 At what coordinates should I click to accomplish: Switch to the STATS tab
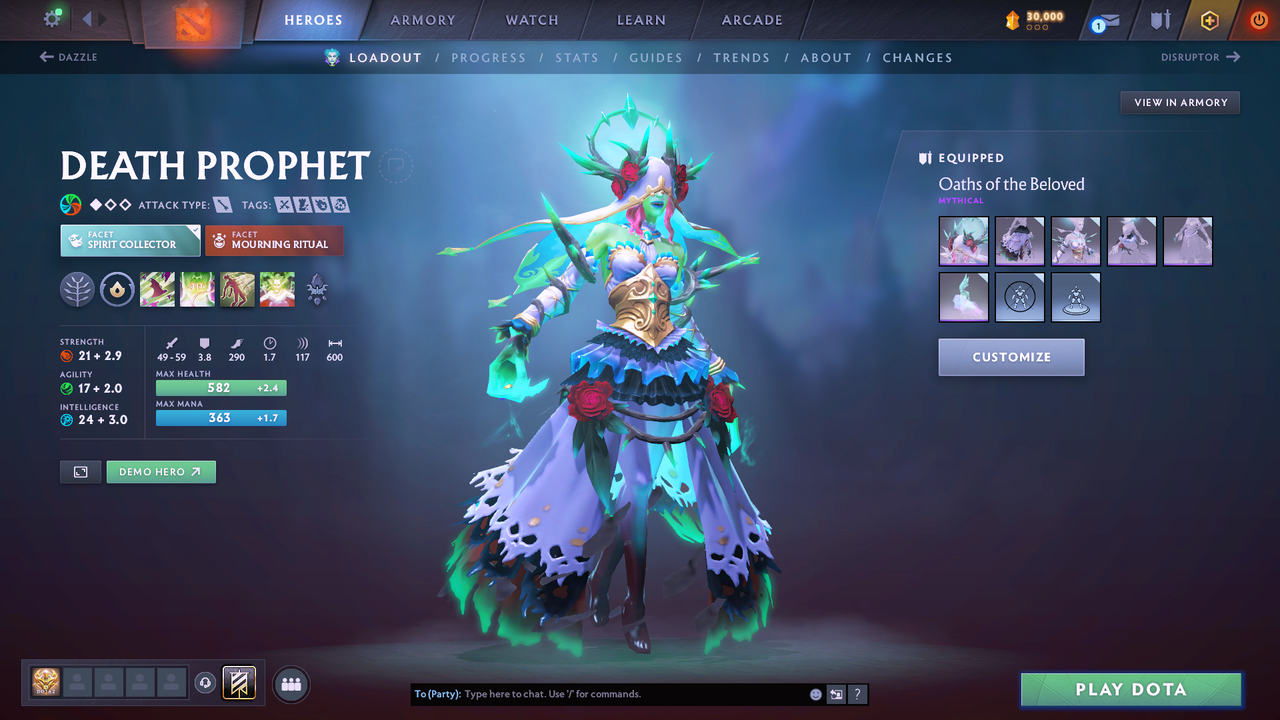coord(577,57)
